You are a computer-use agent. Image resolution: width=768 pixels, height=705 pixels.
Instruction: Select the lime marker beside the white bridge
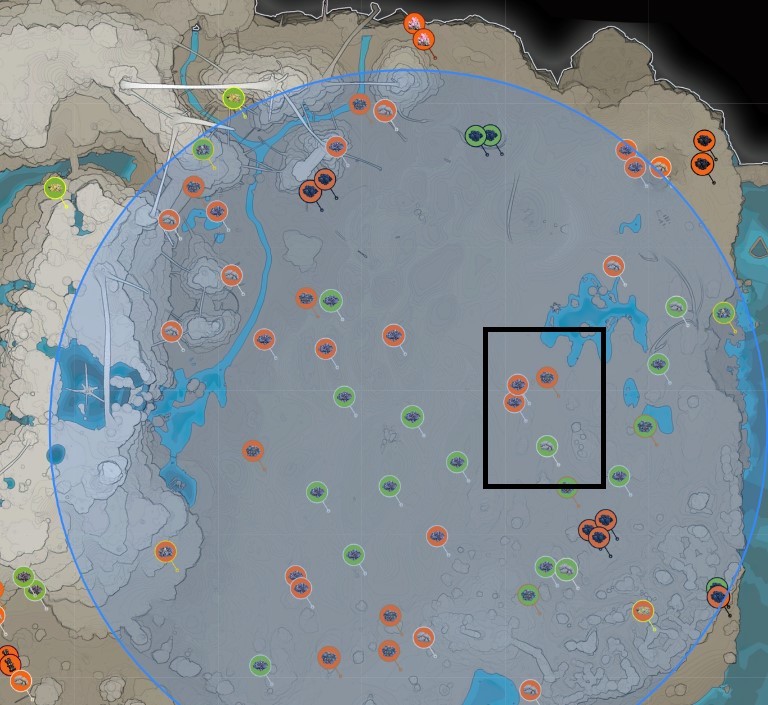[x=234, y=98]
